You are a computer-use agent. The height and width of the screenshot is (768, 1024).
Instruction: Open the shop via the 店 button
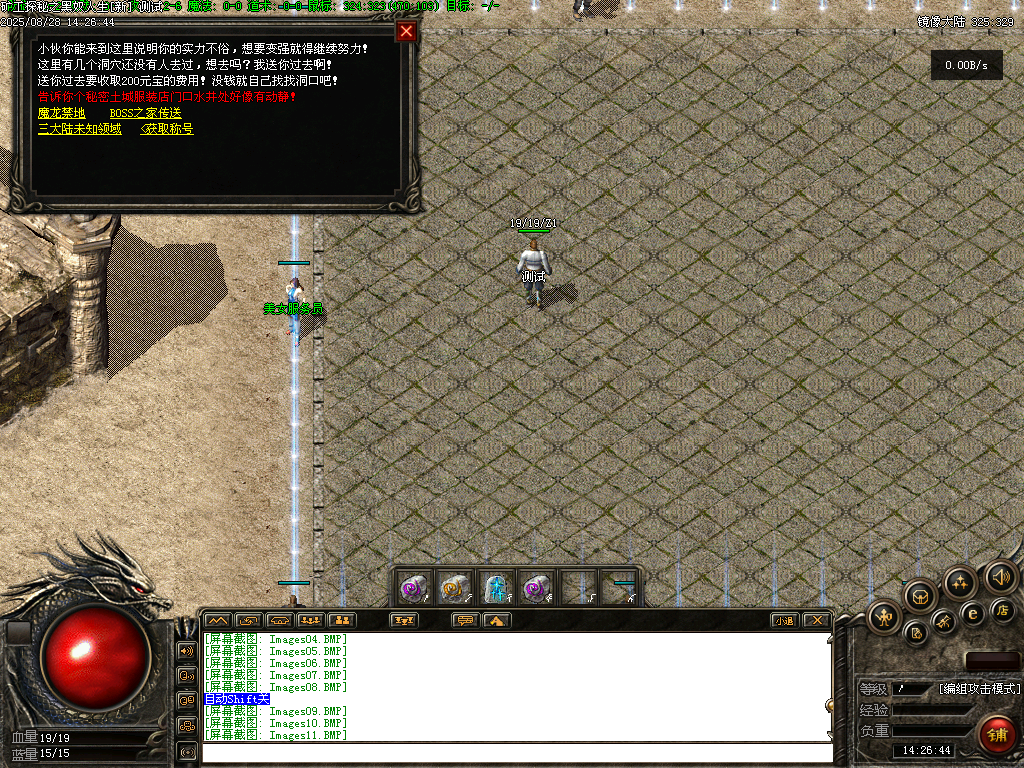pos(1003,609)
